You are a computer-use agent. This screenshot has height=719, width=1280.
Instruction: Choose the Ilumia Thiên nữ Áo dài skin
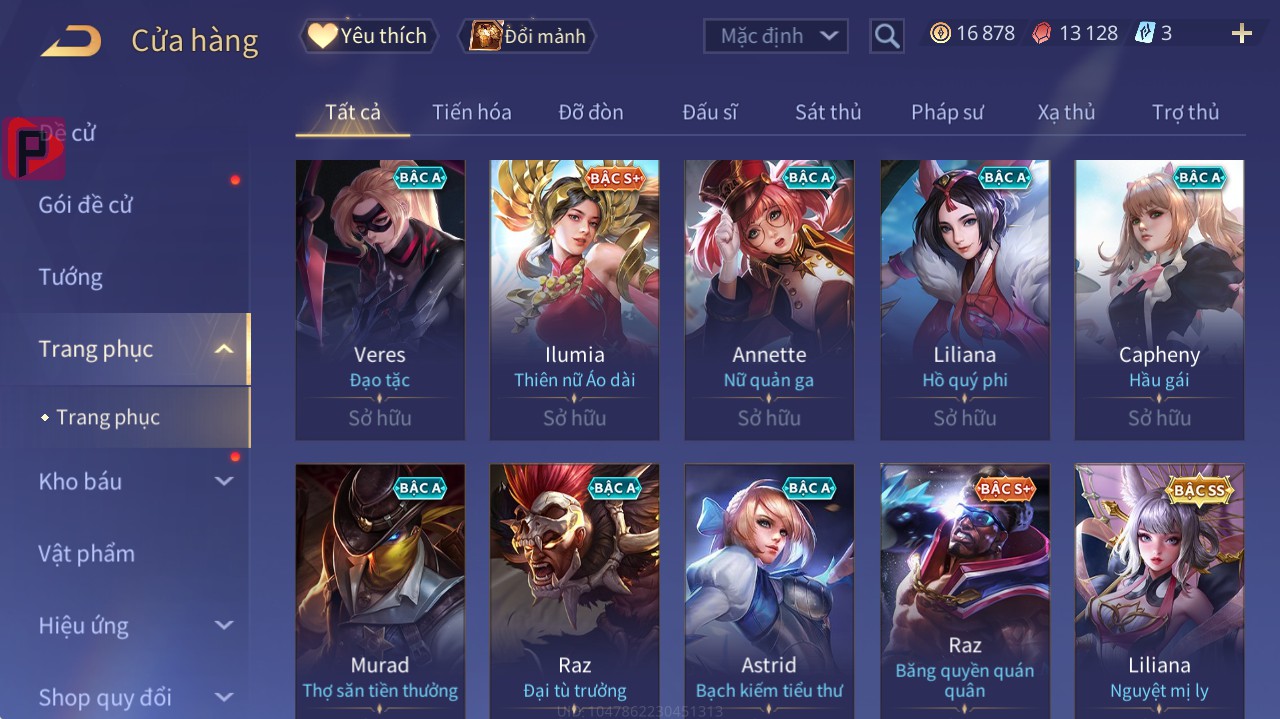pyautogui.click(x=574, y=300)
